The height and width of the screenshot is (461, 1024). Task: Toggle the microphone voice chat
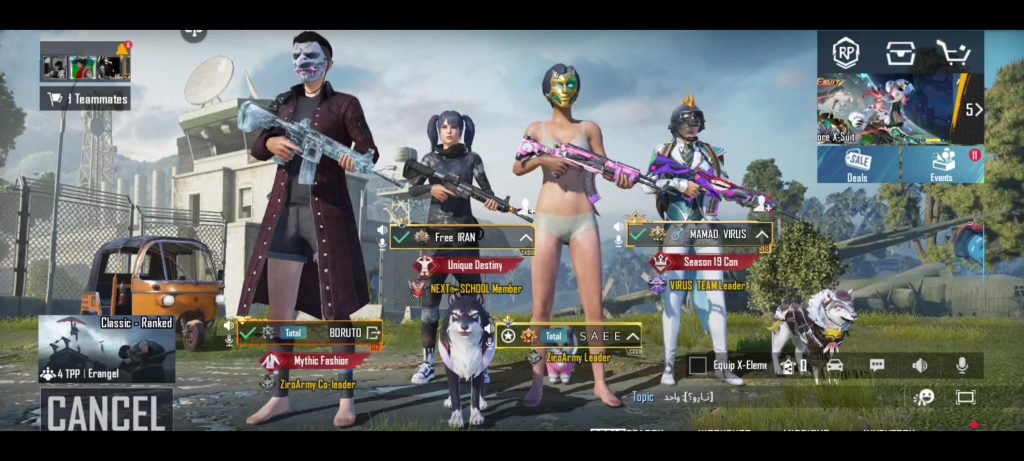962,366
